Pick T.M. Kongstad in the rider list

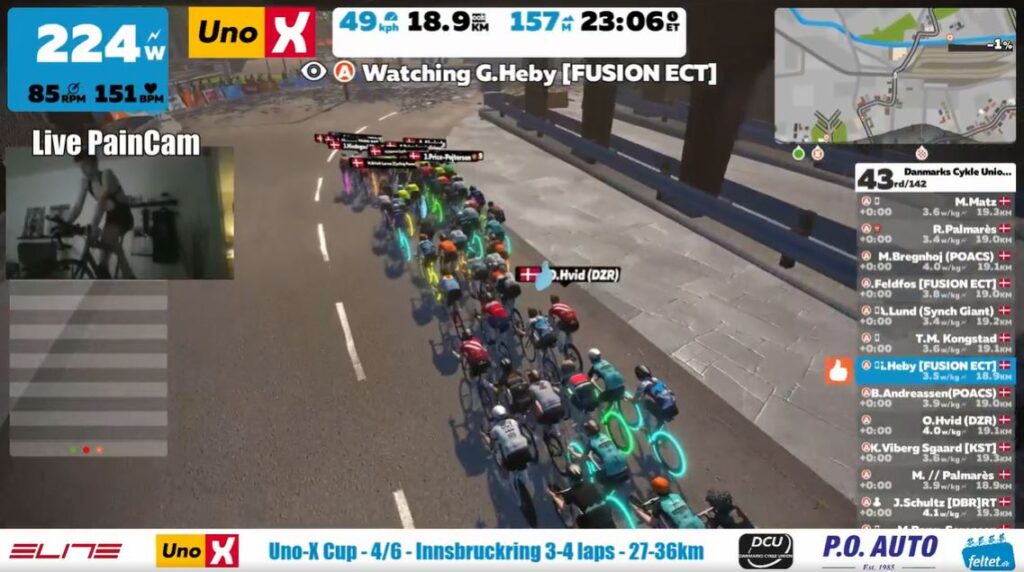coord(935,344)
